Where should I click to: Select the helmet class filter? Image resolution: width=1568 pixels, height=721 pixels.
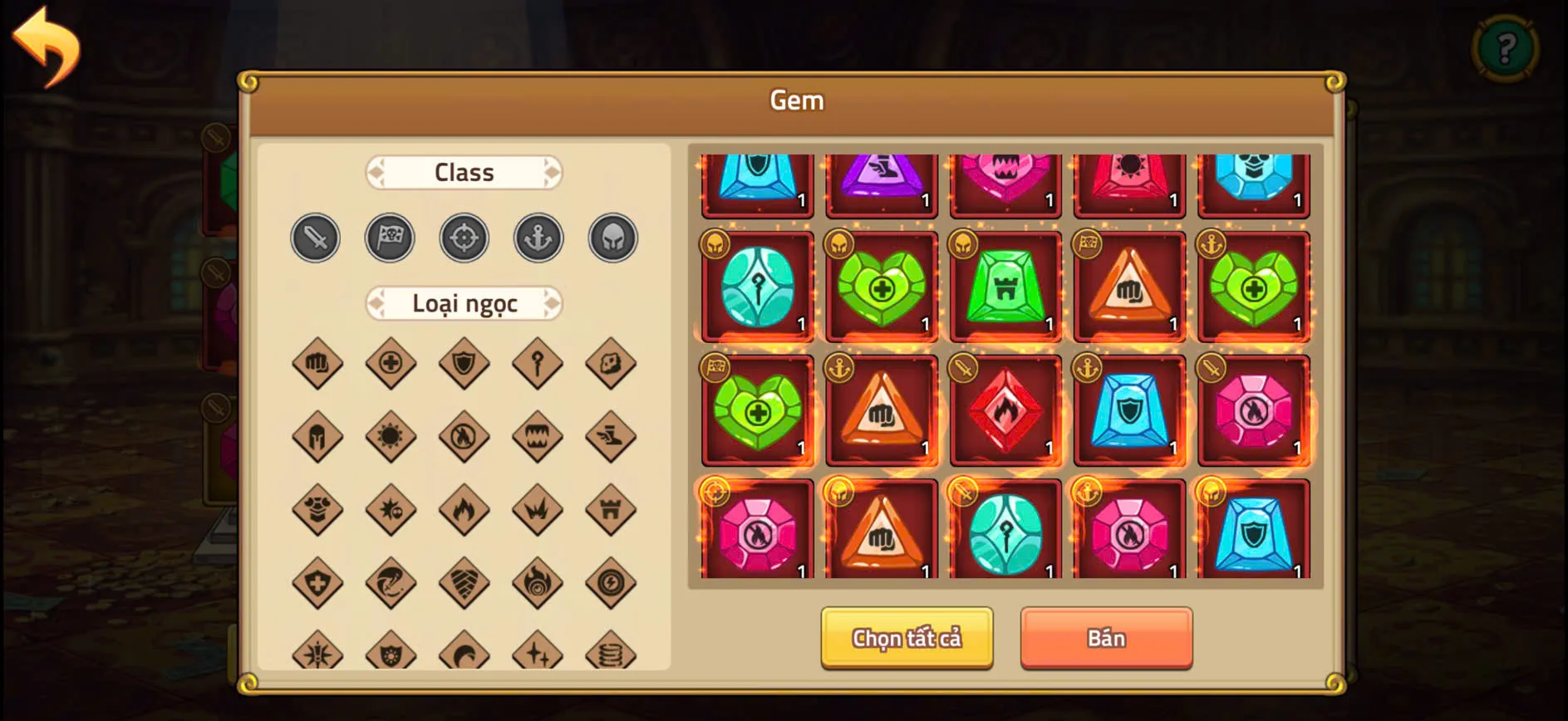click(612, 238)
